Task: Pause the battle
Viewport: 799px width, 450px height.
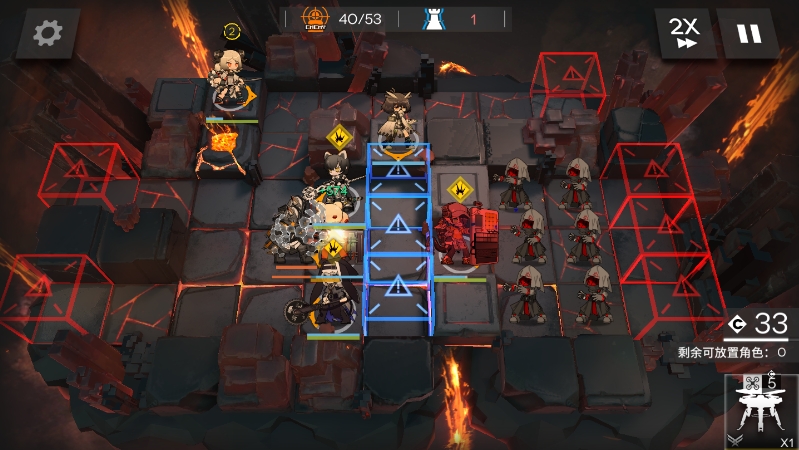Action: click(748, 33)
